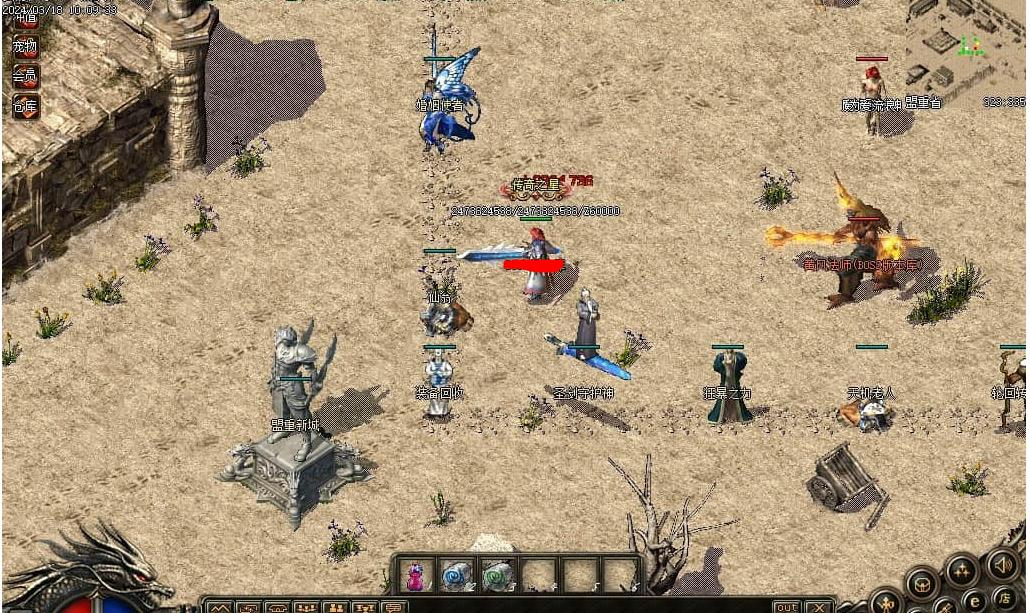
Task: Open the 会员 (member) menu button
Action: [25, 76]
